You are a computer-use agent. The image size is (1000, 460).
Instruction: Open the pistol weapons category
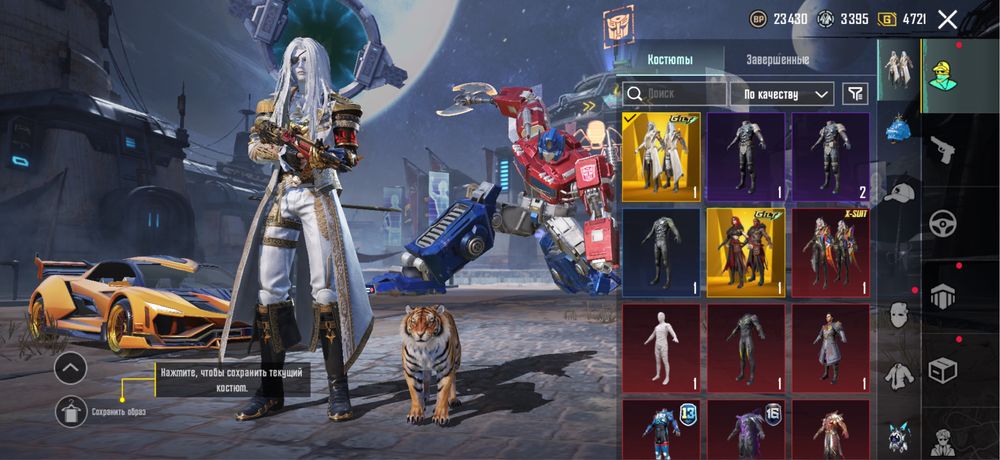coord(943,150)
